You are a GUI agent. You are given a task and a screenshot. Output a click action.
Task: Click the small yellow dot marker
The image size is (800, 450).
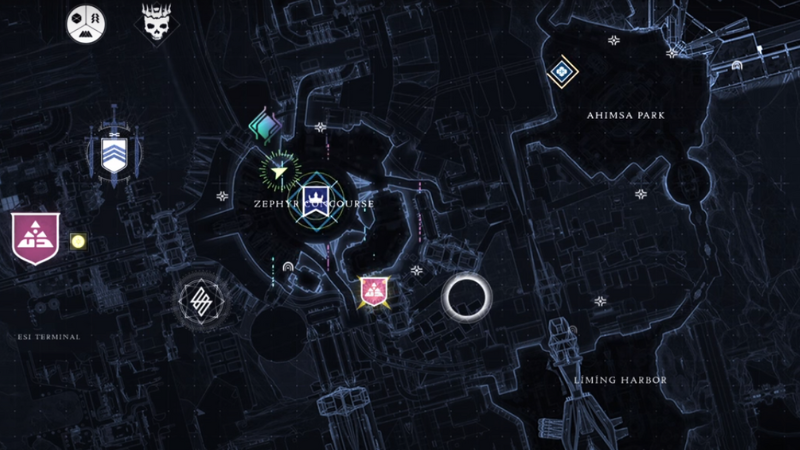point(78,241)
